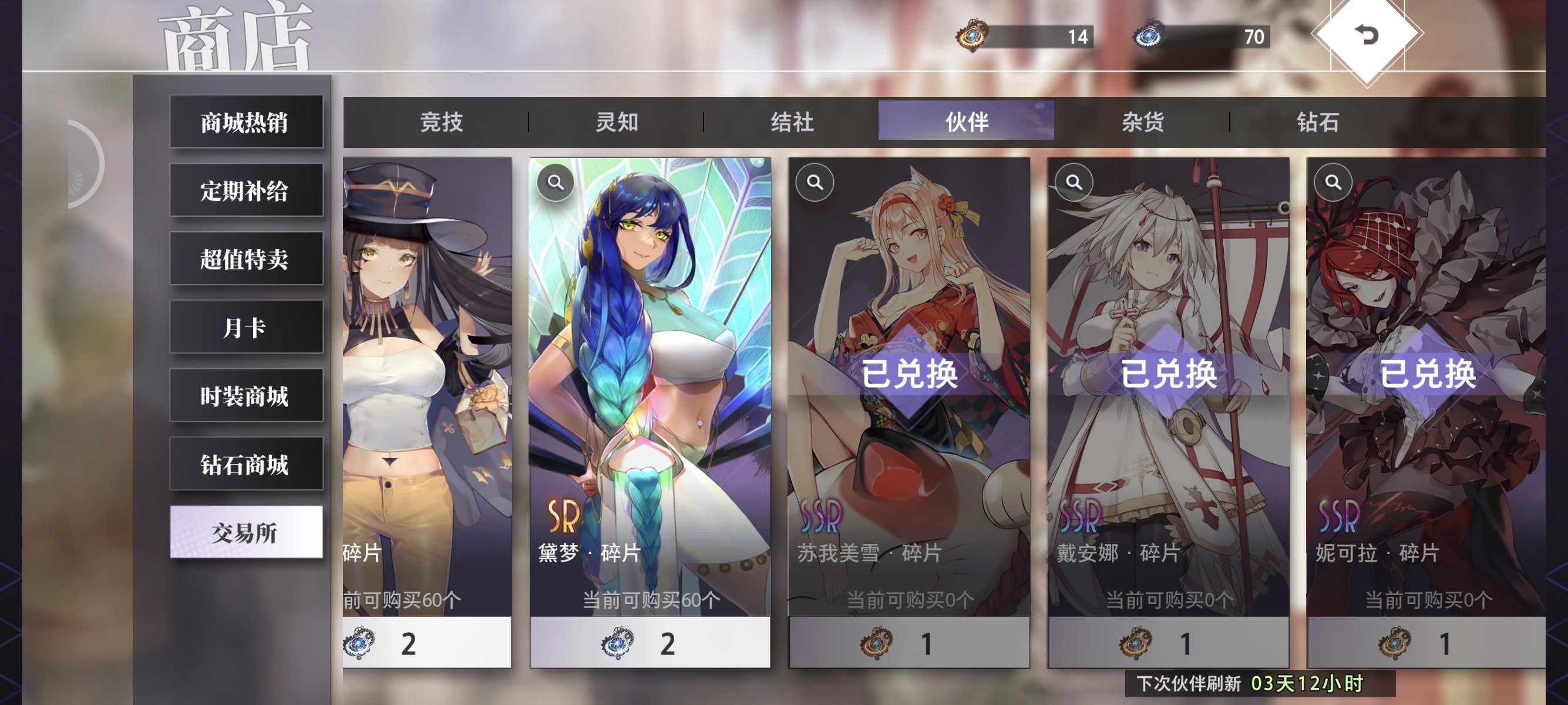The height and width of the screenshot is (705, 1568).
Task: Open the magnifier on 妮可拉 card
Action: (x=1333, y=182)
